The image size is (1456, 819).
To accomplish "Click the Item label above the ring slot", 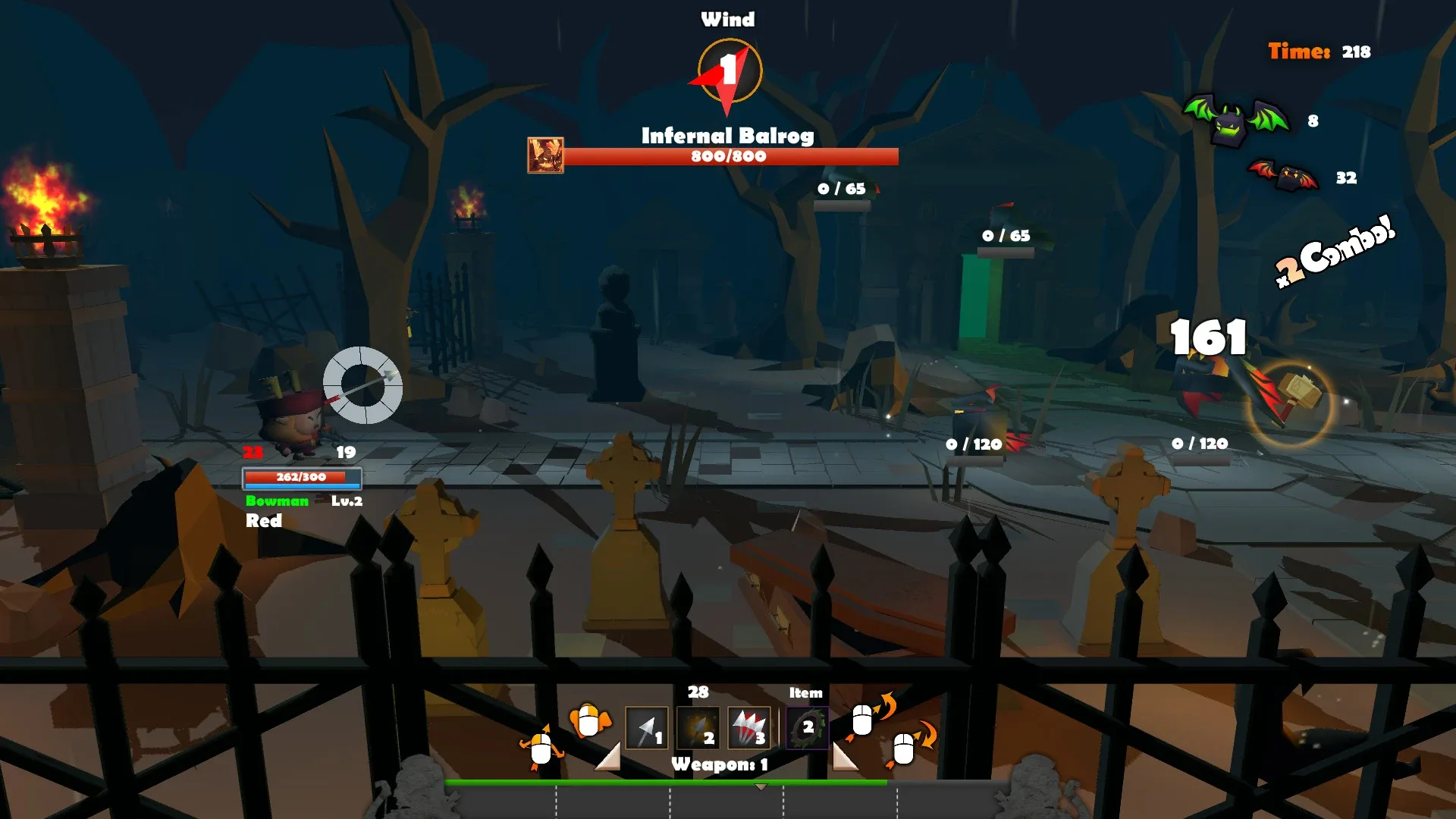I will point(805,692).
